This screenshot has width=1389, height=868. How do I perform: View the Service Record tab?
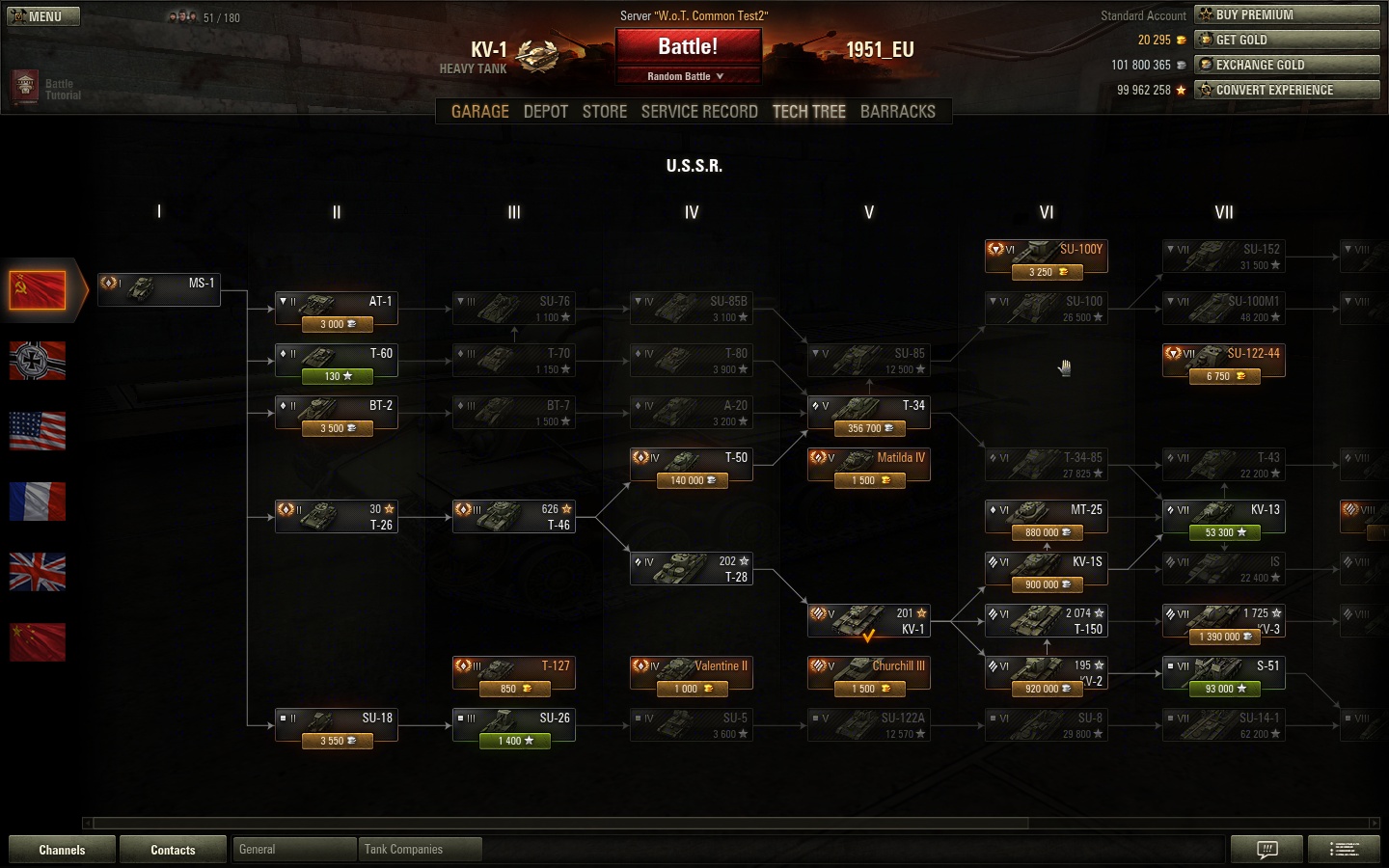pos(699,112)
